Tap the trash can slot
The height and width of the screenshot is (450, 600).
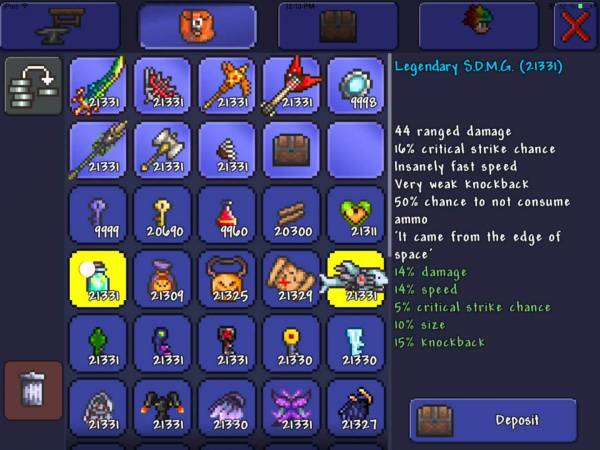pyautogui.click(x=34, y=390)
